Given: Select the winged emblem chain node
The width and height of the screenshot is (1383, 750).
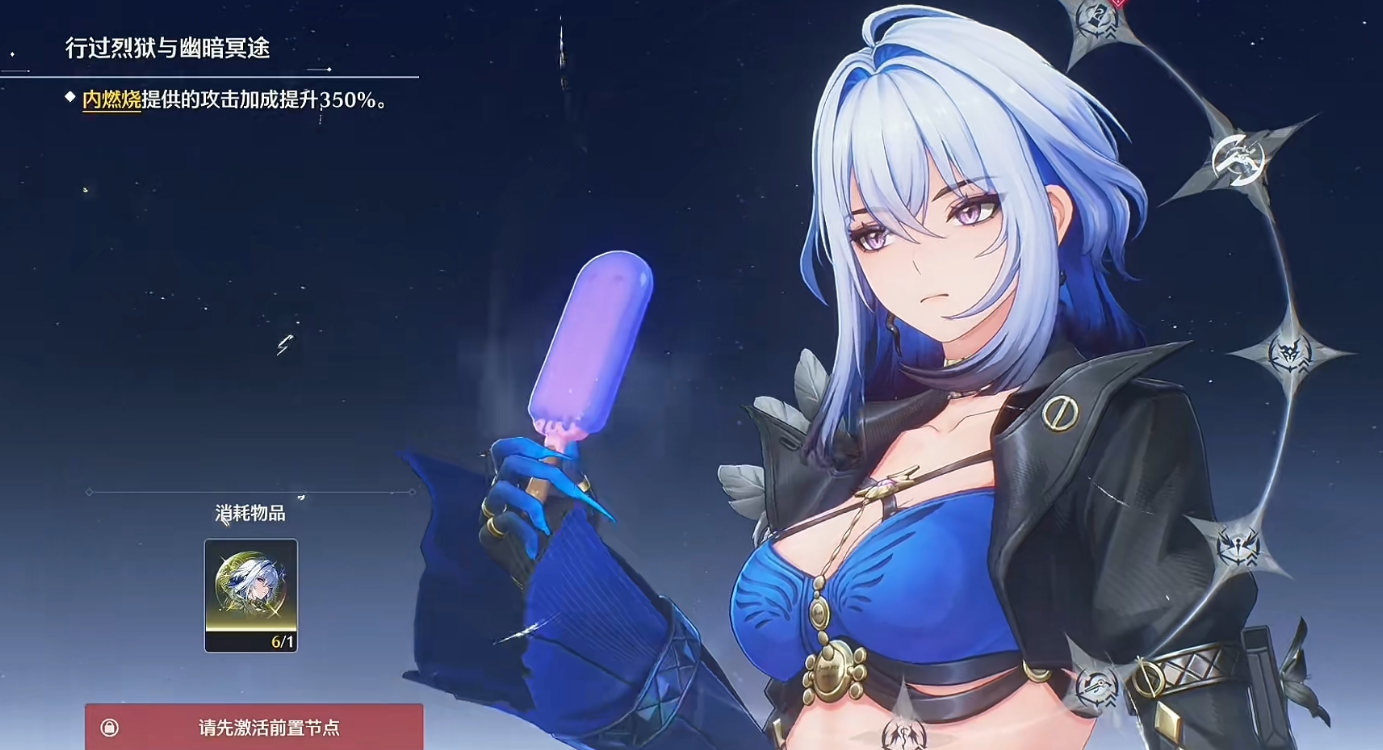Looking at the screenshot, I should click(1237, 545).
